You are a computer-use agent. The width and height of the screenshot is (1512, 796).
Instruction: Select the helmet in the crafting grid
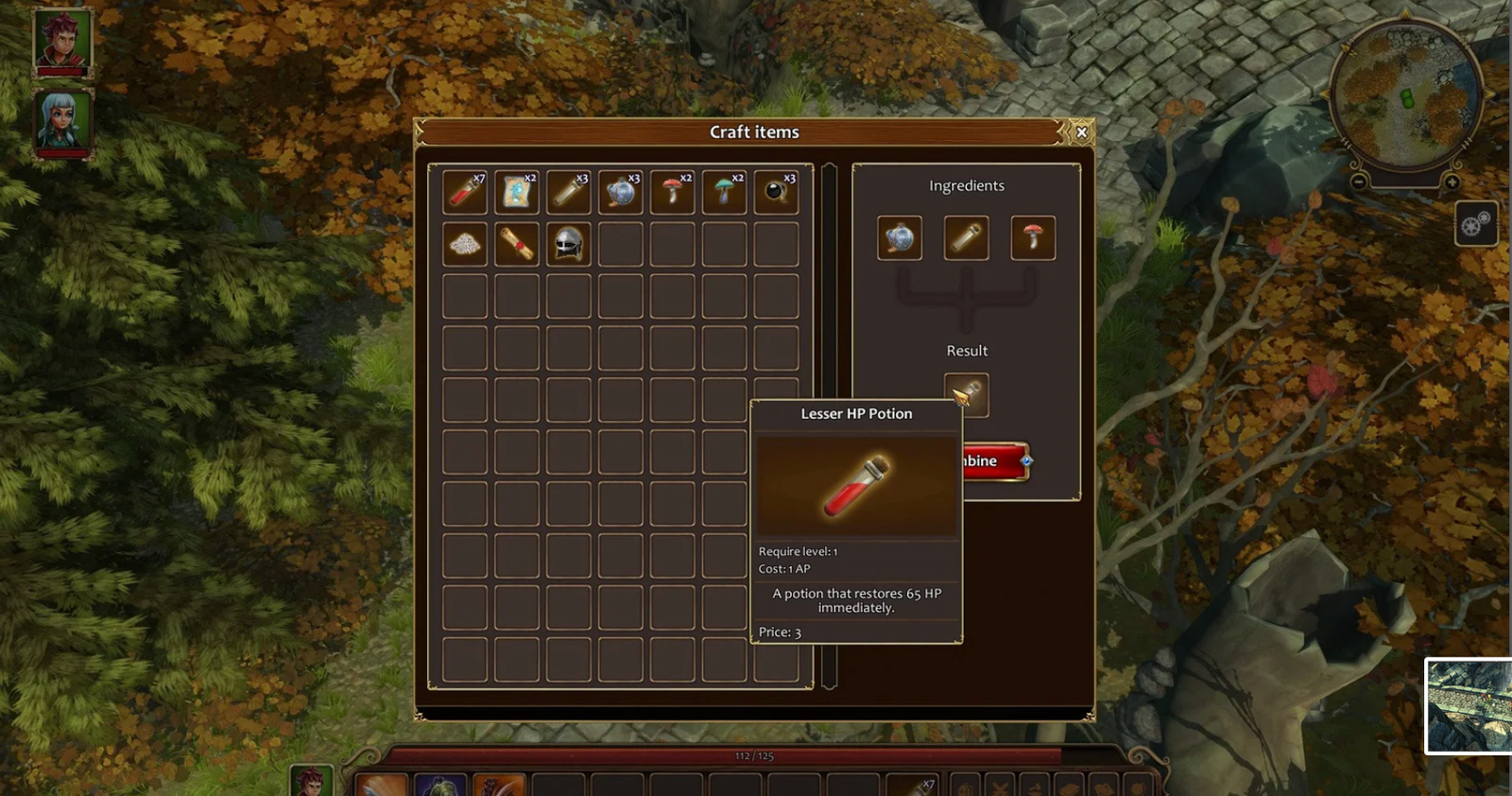pyautogui.click(x=568, y=244)
